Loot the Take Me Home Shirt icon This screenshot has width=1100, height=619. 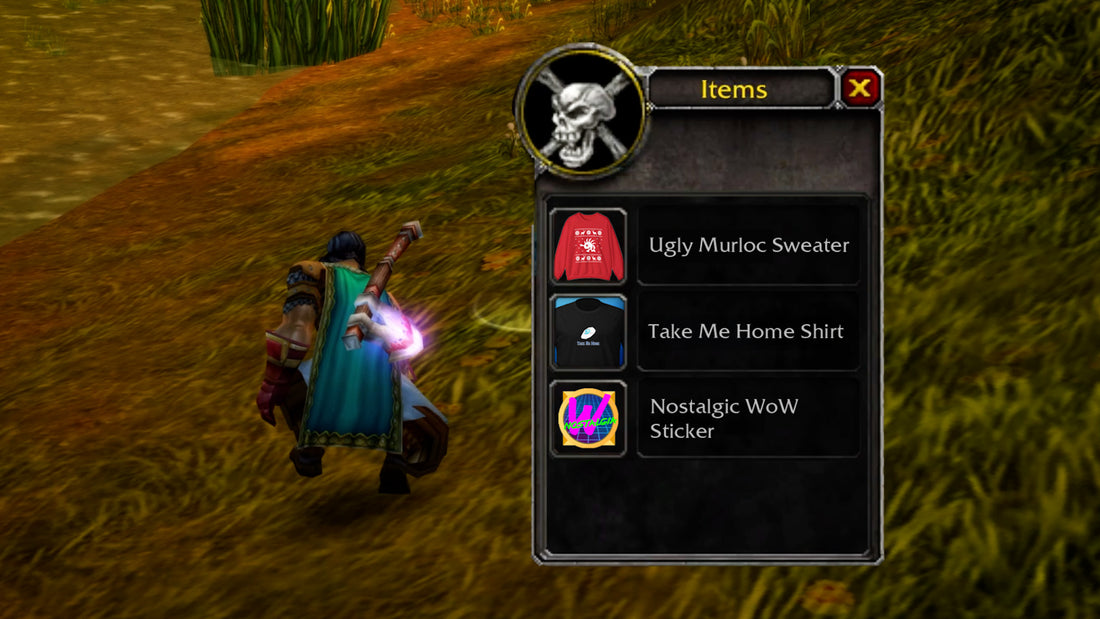point(588,332)
